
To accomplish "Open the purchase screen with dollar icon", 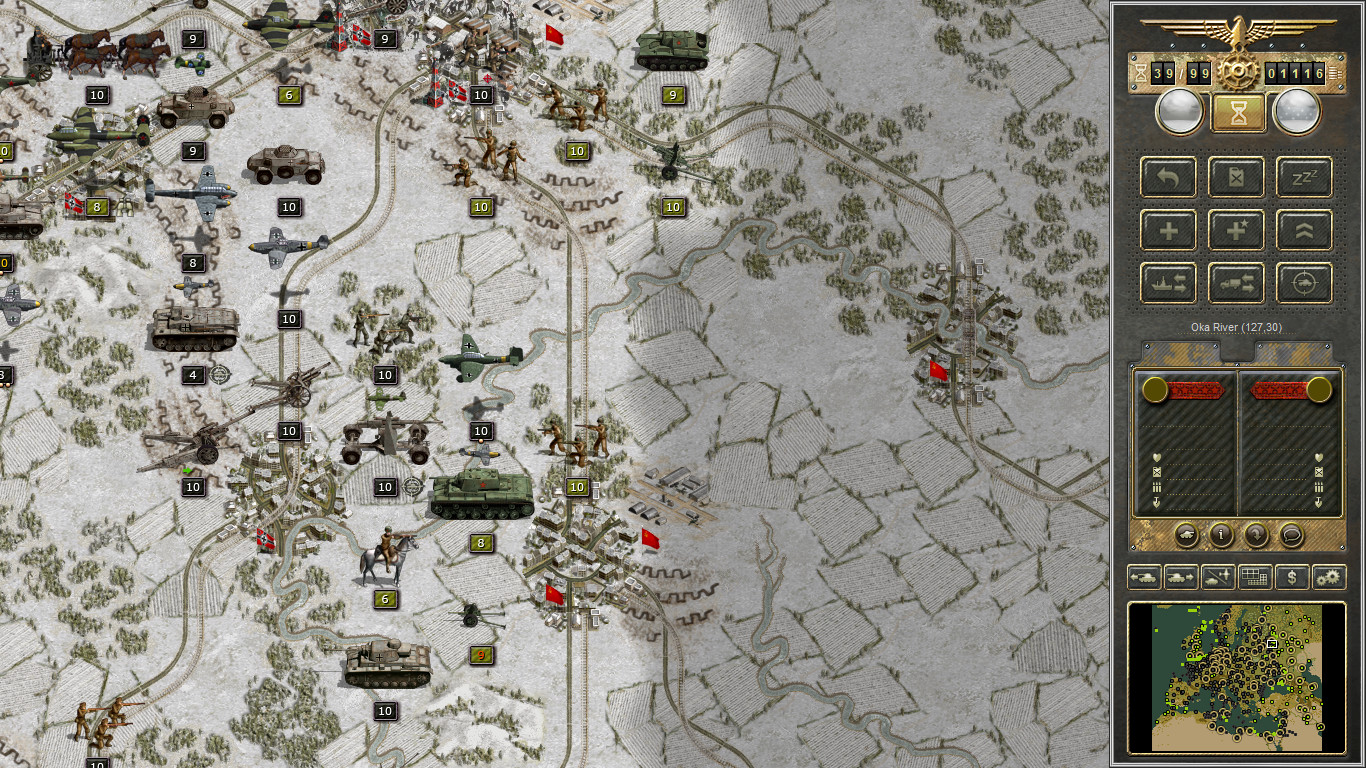I will click(1291, 577).
